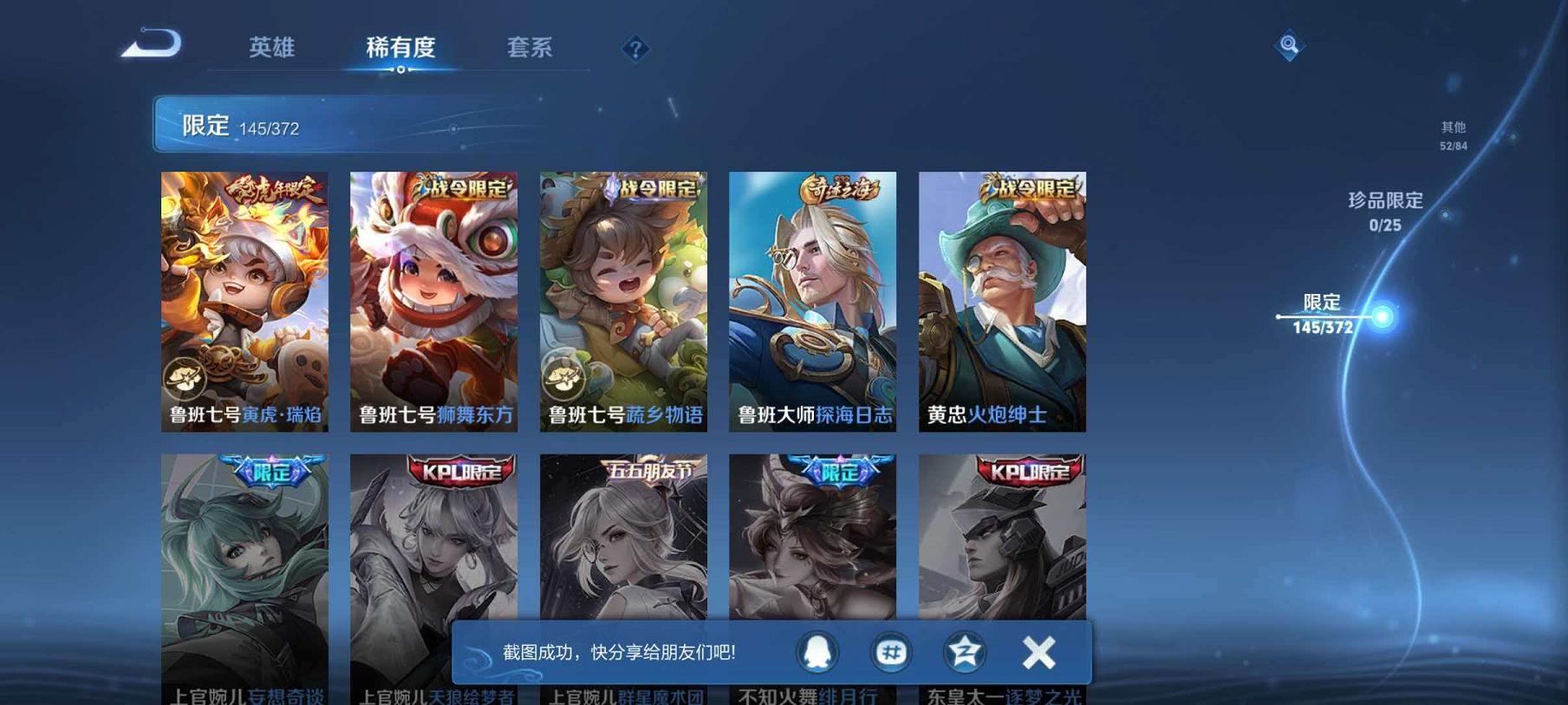Open the help question mark icon
1568x705 pixels.
635,49
